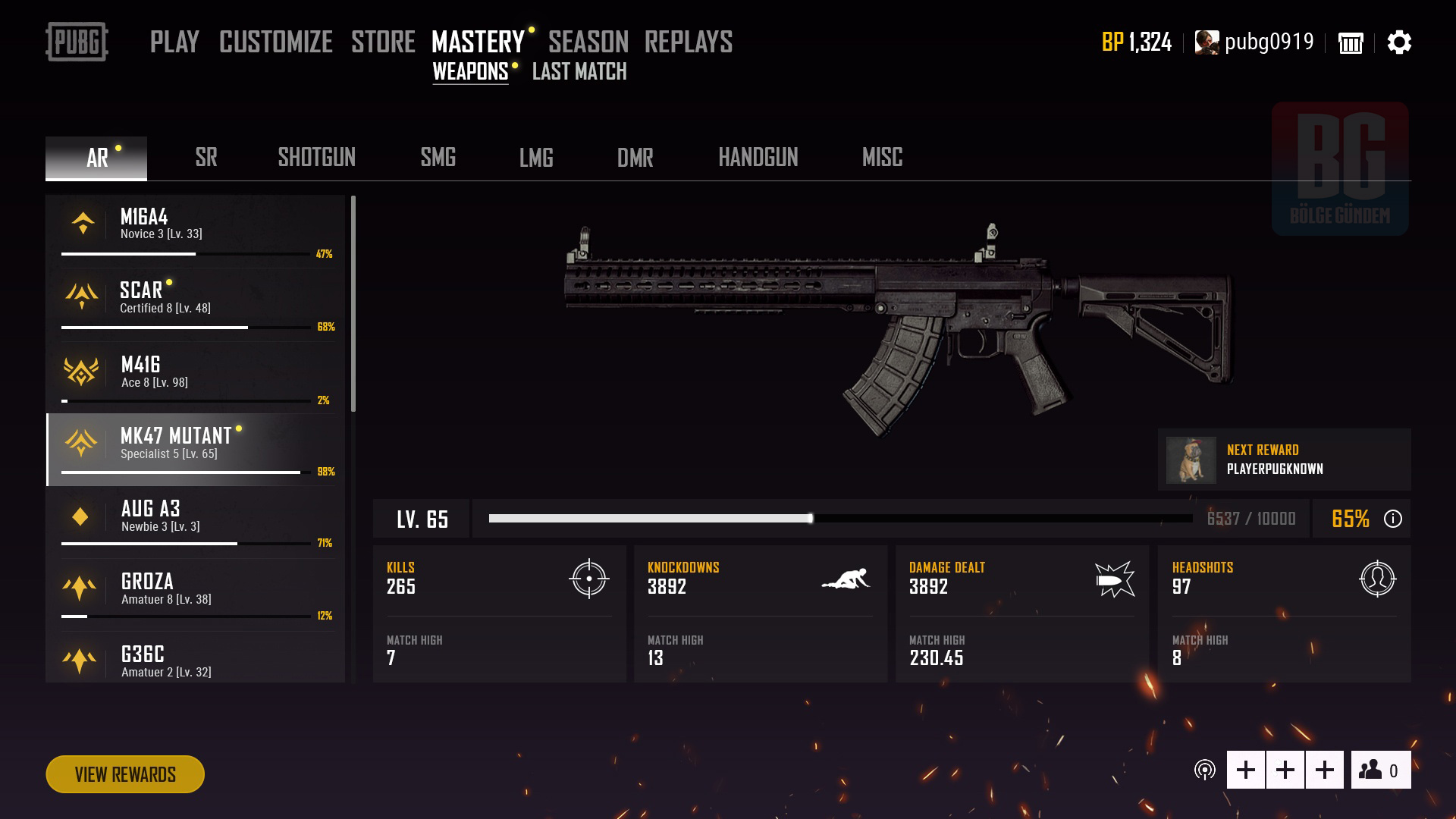Viewport: 1456px width, 819px height.
Task: Click the inventory/trolley icon next to settings
Action: click(1351, 43)
